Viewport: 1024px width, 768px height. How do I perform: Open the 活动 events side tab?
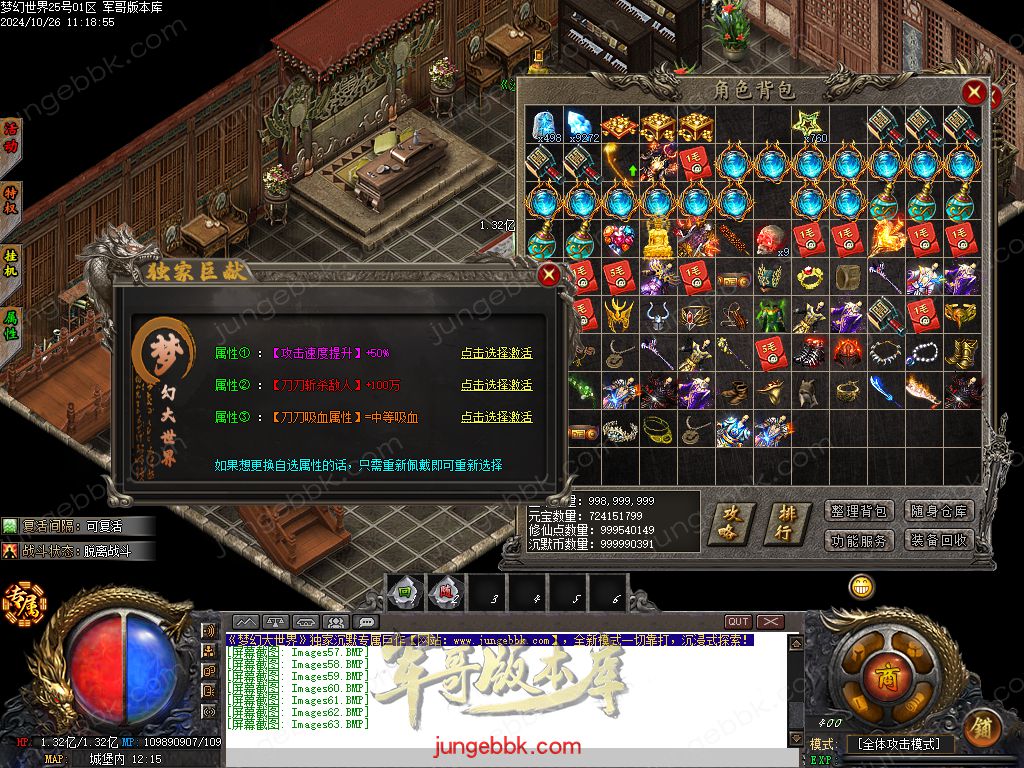(x=12, y=138)
